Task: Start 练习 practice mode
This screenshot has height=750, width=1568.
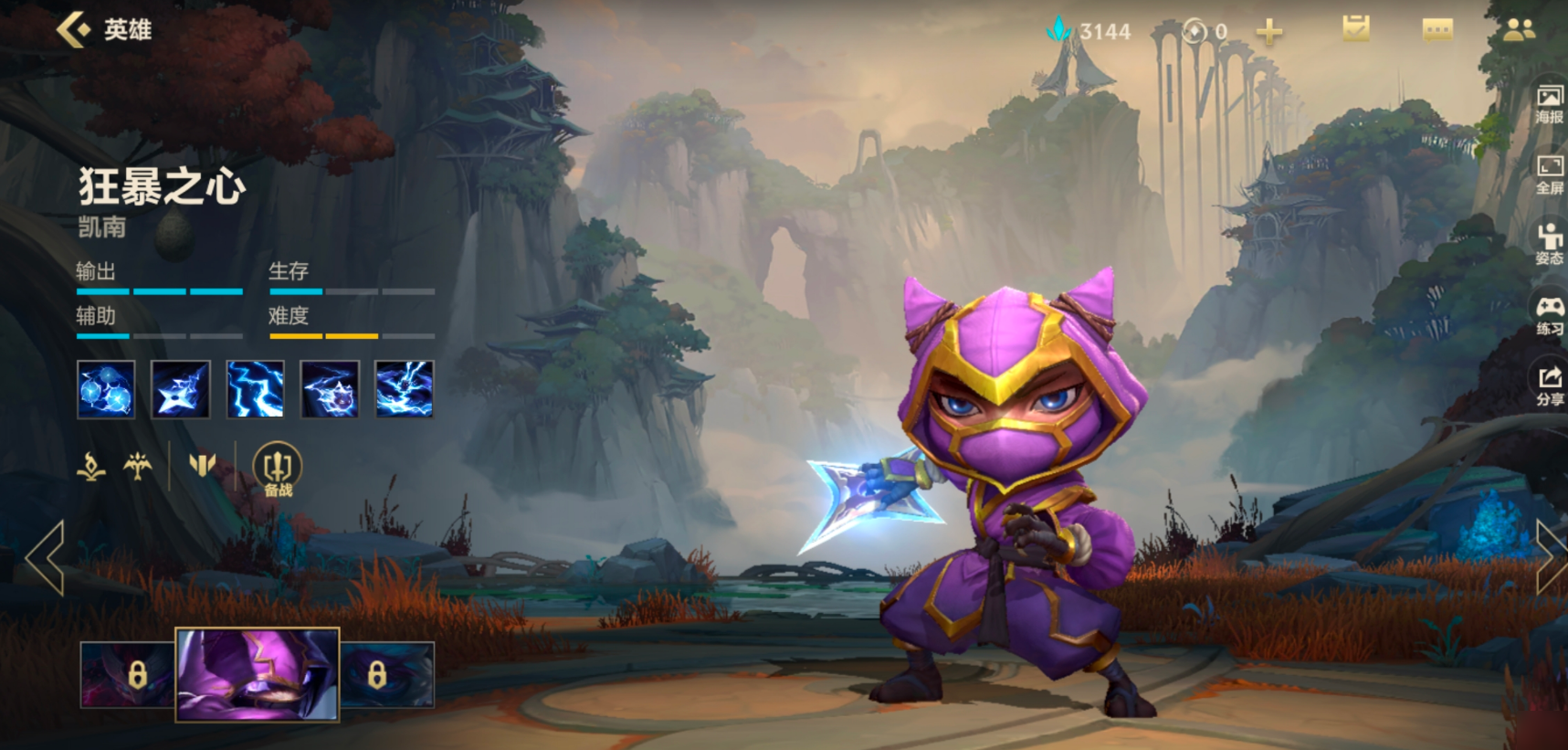Action: [1549, 315]
